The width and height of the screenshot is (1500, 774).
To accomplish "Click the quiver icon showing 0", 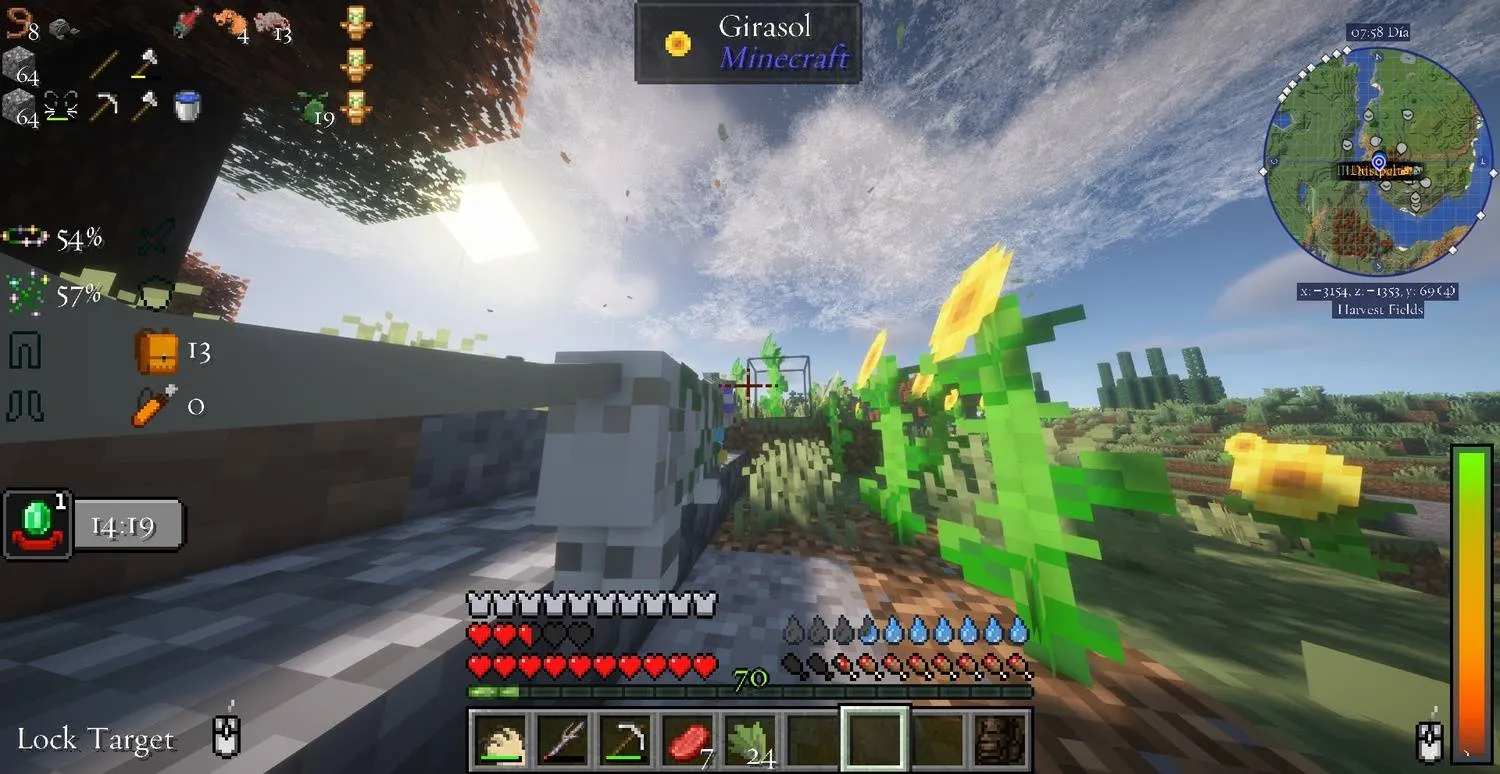I will tap(152, 406).
